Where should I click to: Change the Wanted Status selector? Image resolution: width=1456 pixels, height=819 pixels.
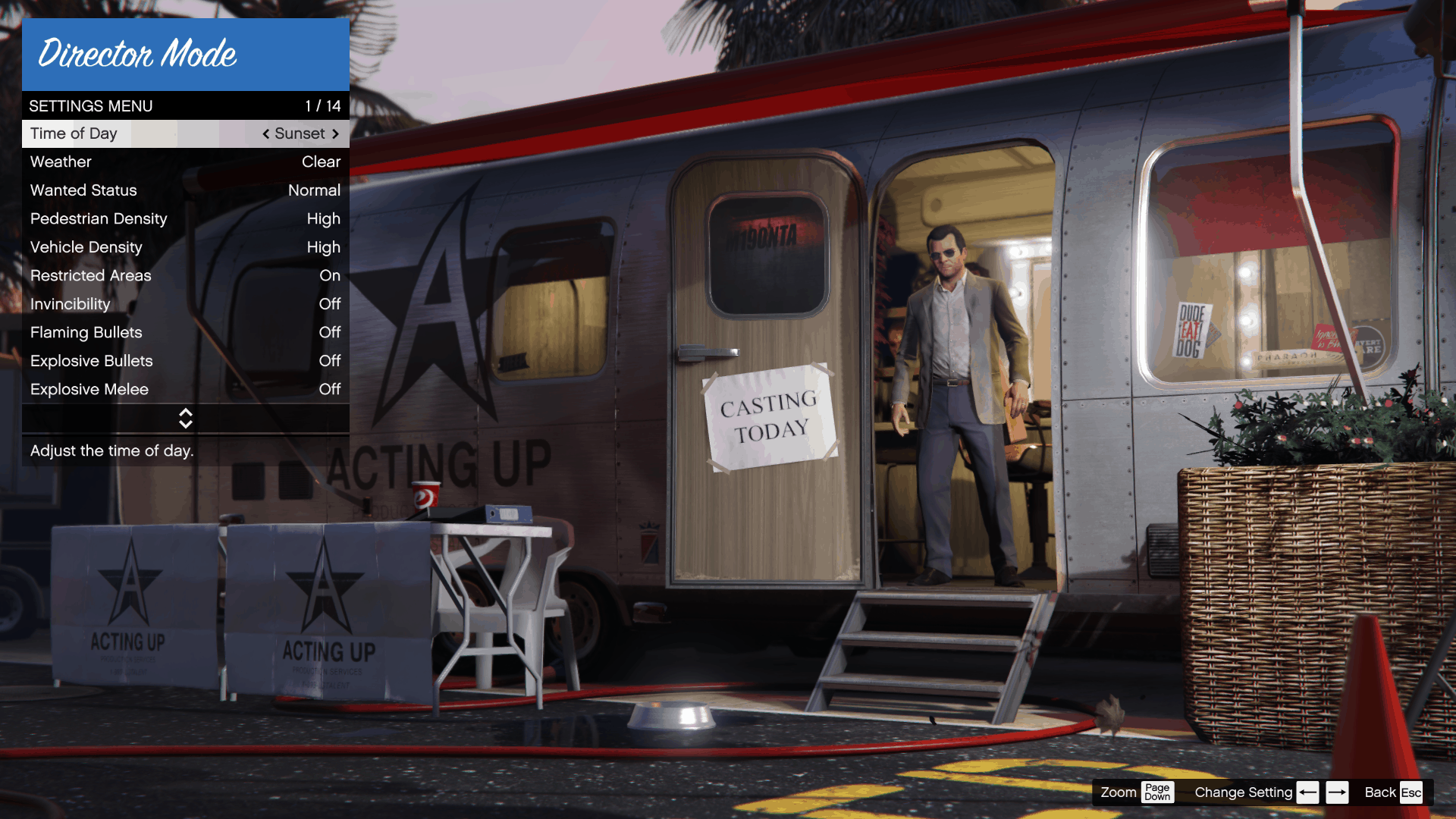(186, 190)
